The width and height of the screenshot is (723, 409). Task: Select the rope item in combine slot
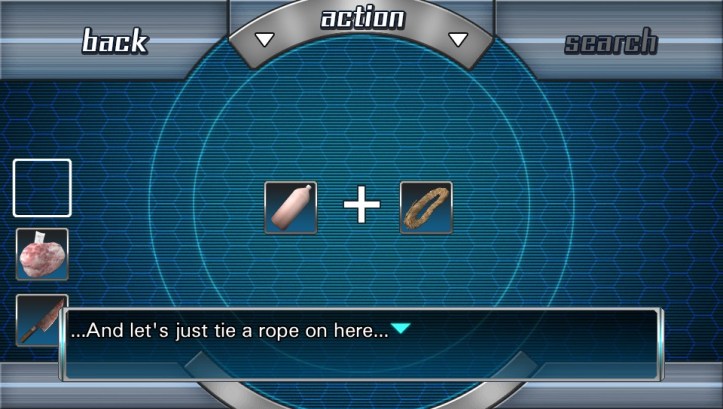[426, 207]
